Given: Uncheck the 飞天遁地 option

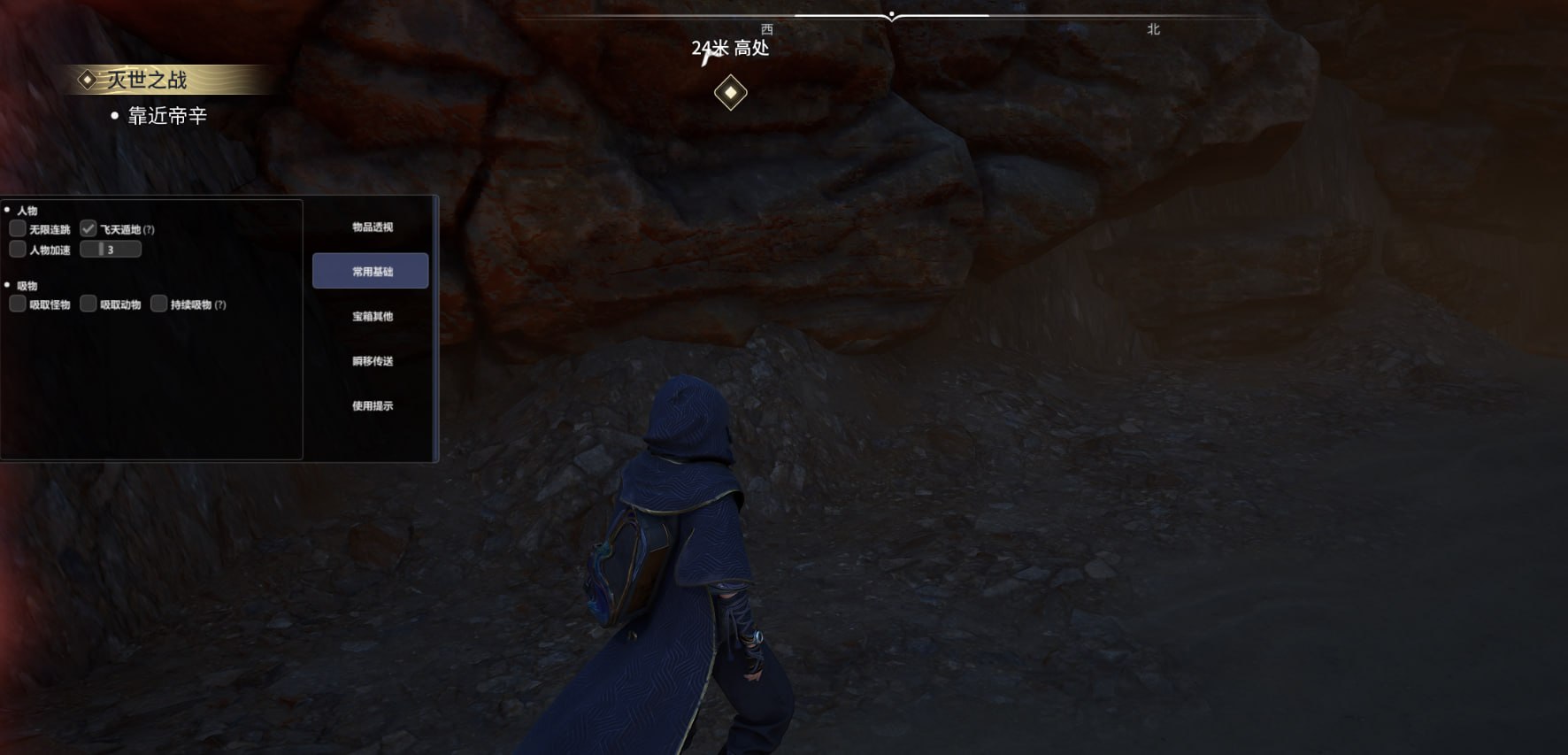Looking at the screenshot, I should coord(88,229).
